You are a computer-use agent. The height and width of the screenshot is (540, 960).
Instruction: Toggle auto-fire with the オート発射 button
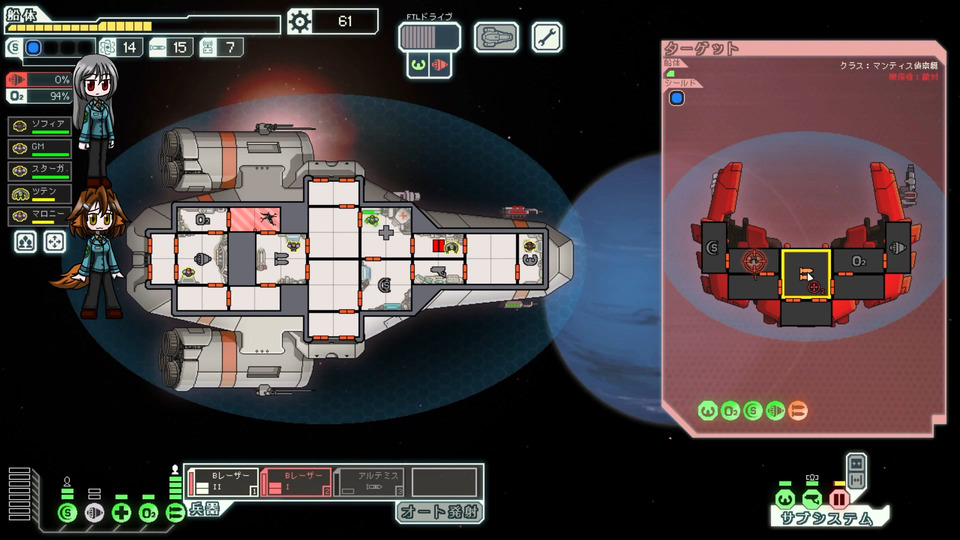[439, 512]
